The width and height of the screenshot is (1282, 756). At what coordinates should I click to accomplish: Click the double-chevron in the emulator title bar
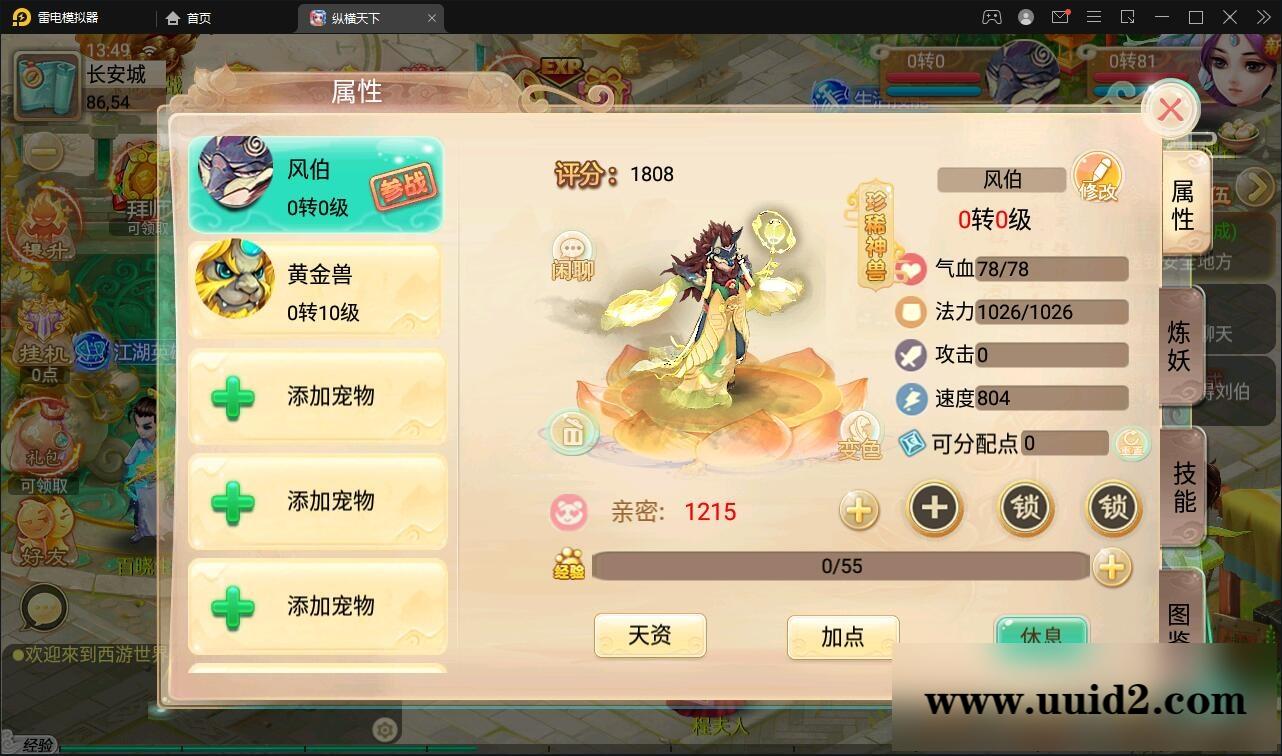click(x=1262, y=17)
